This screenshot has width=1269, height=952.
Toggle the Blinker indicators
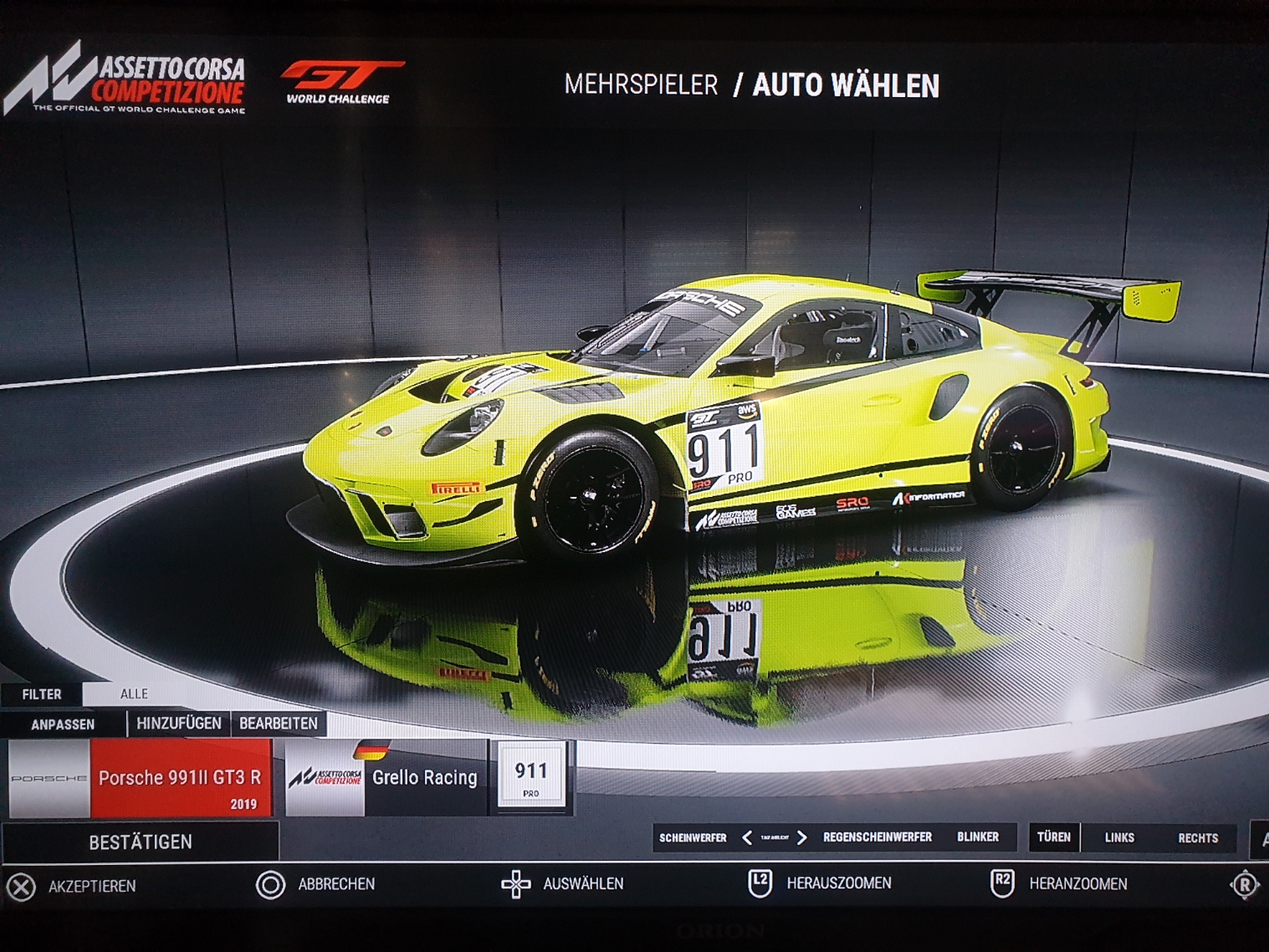(x=978, y=837)
